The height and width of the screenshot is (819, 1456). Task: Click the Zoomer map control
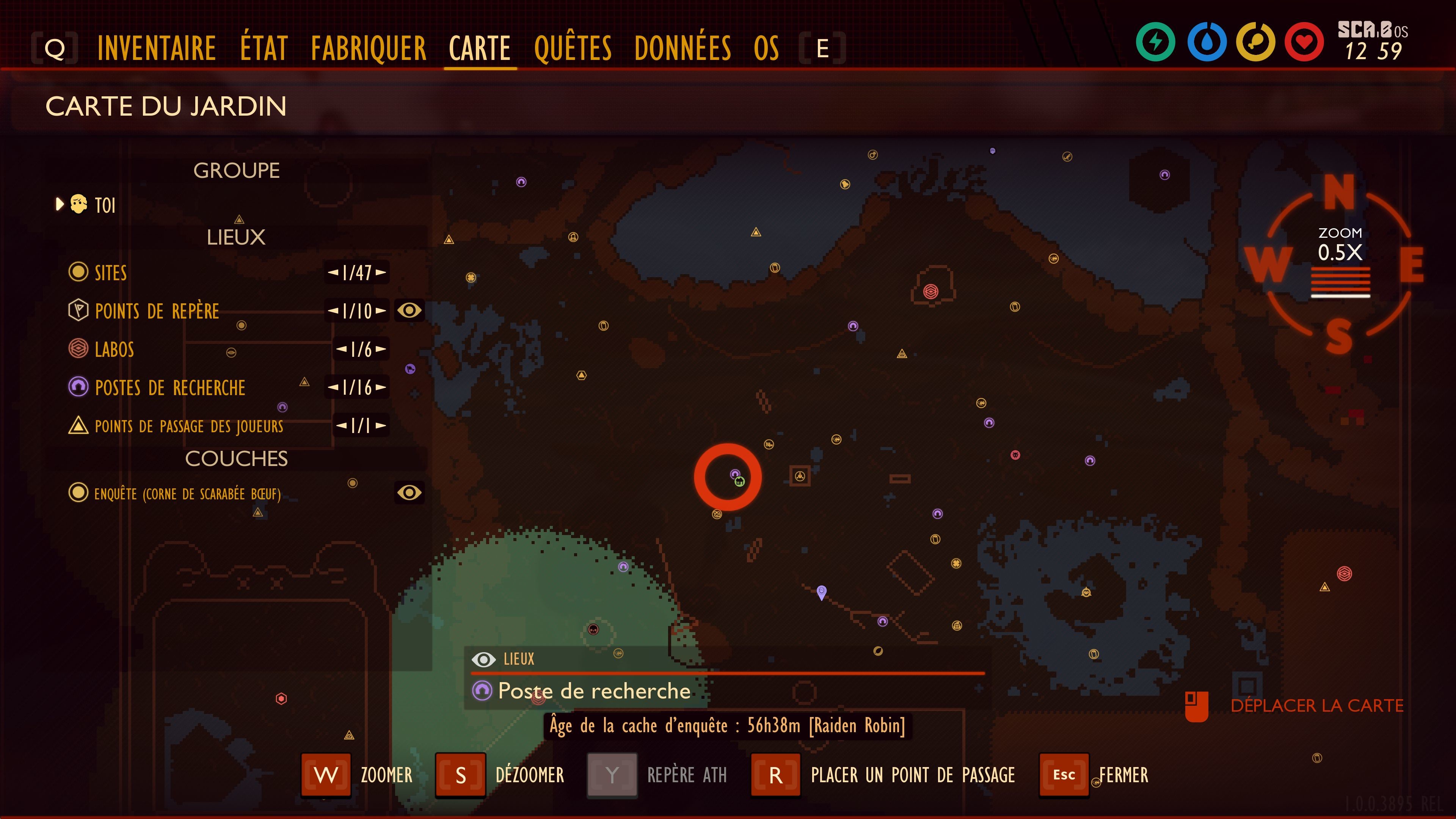pos(326,775)
